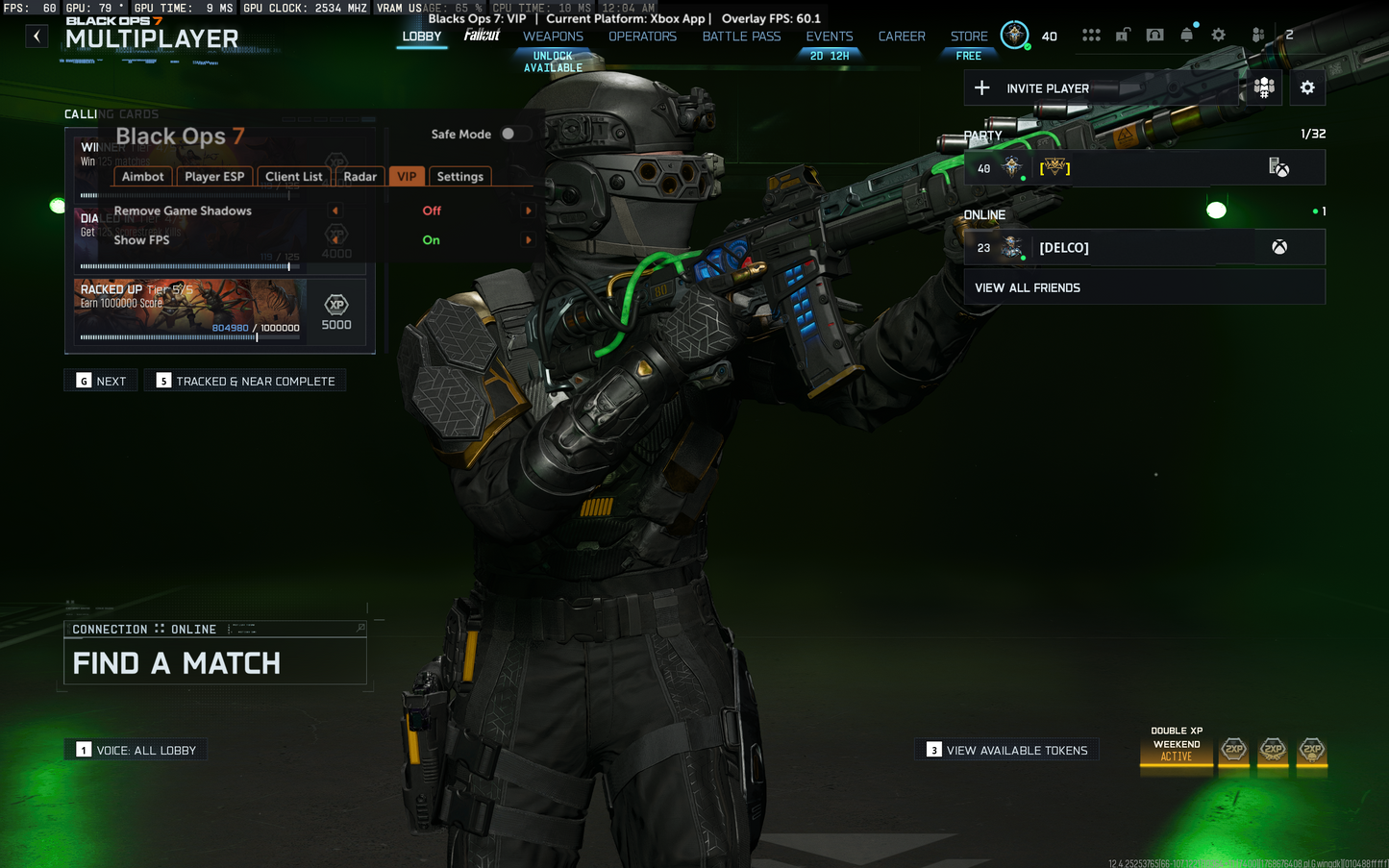Image resolution: width=1389 pixels, height=868 pixels.
Task: Click the left arrow beside Remove Game Shadows
Action: 335,211
